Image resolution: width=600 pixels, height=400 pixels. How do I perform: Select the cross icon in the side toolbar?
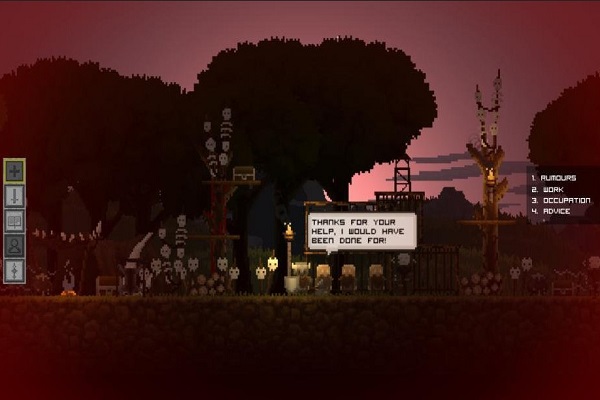click(15, 171)
